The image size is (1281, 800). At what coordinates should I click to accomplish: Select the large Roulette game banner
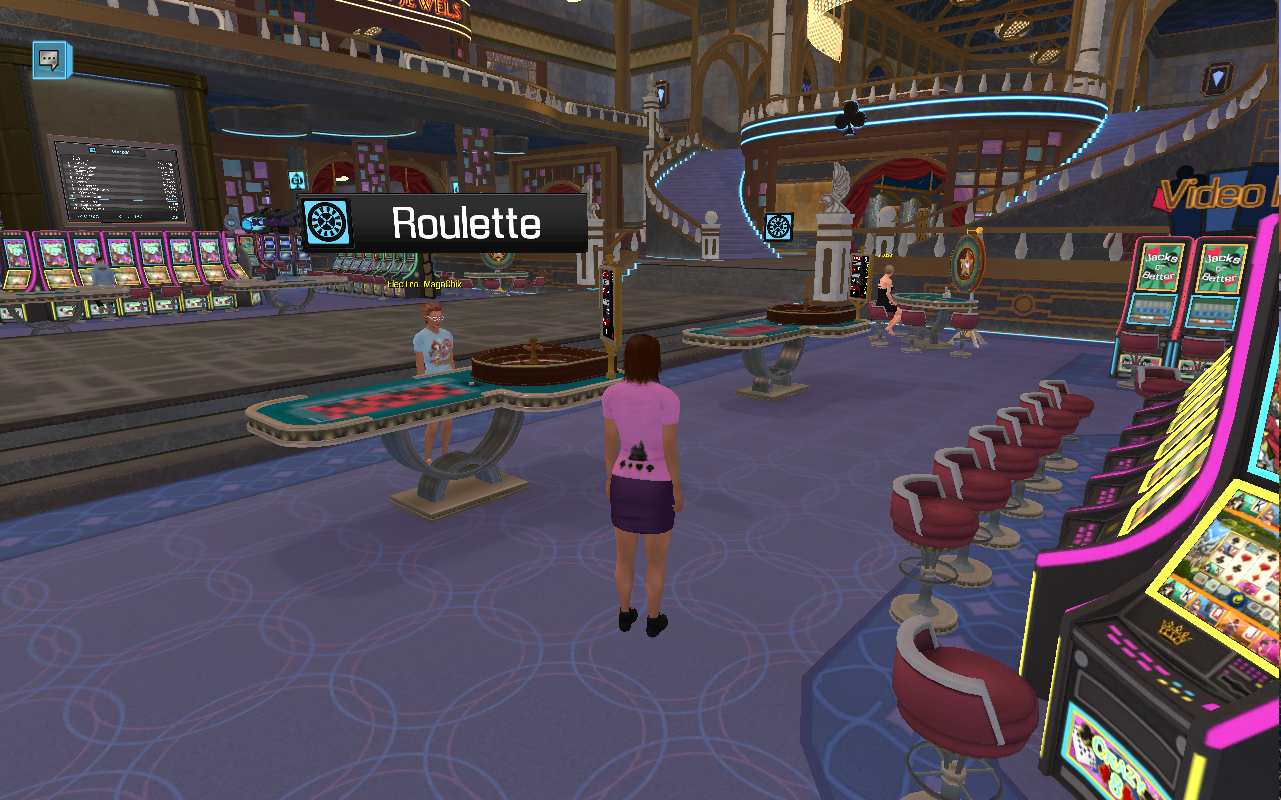point(444,223)
